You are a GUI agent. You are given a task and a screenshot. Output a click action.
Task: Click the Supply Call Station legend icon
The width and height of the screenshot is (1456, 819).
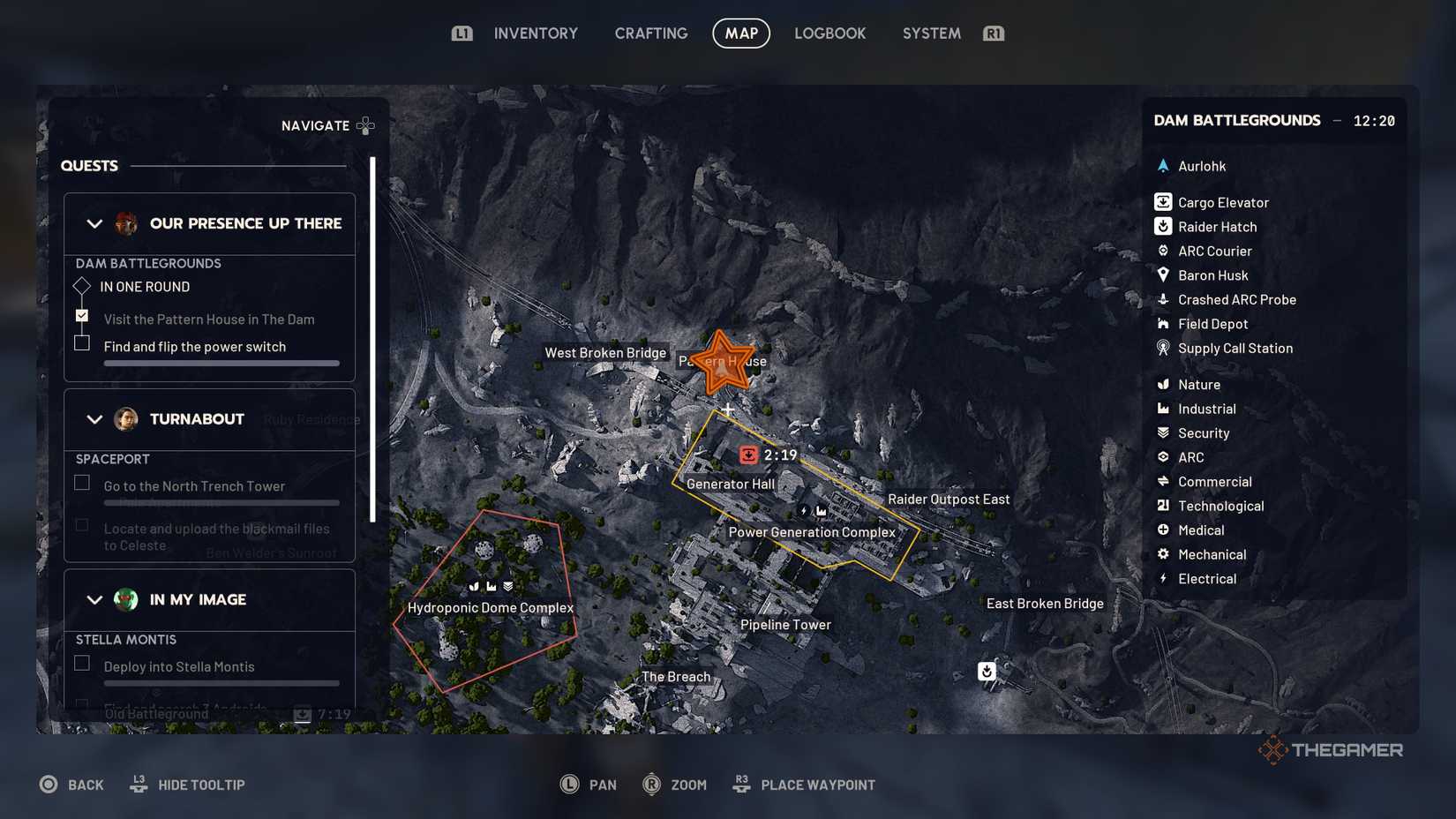pyautogui.click(x=1165, y=349)
